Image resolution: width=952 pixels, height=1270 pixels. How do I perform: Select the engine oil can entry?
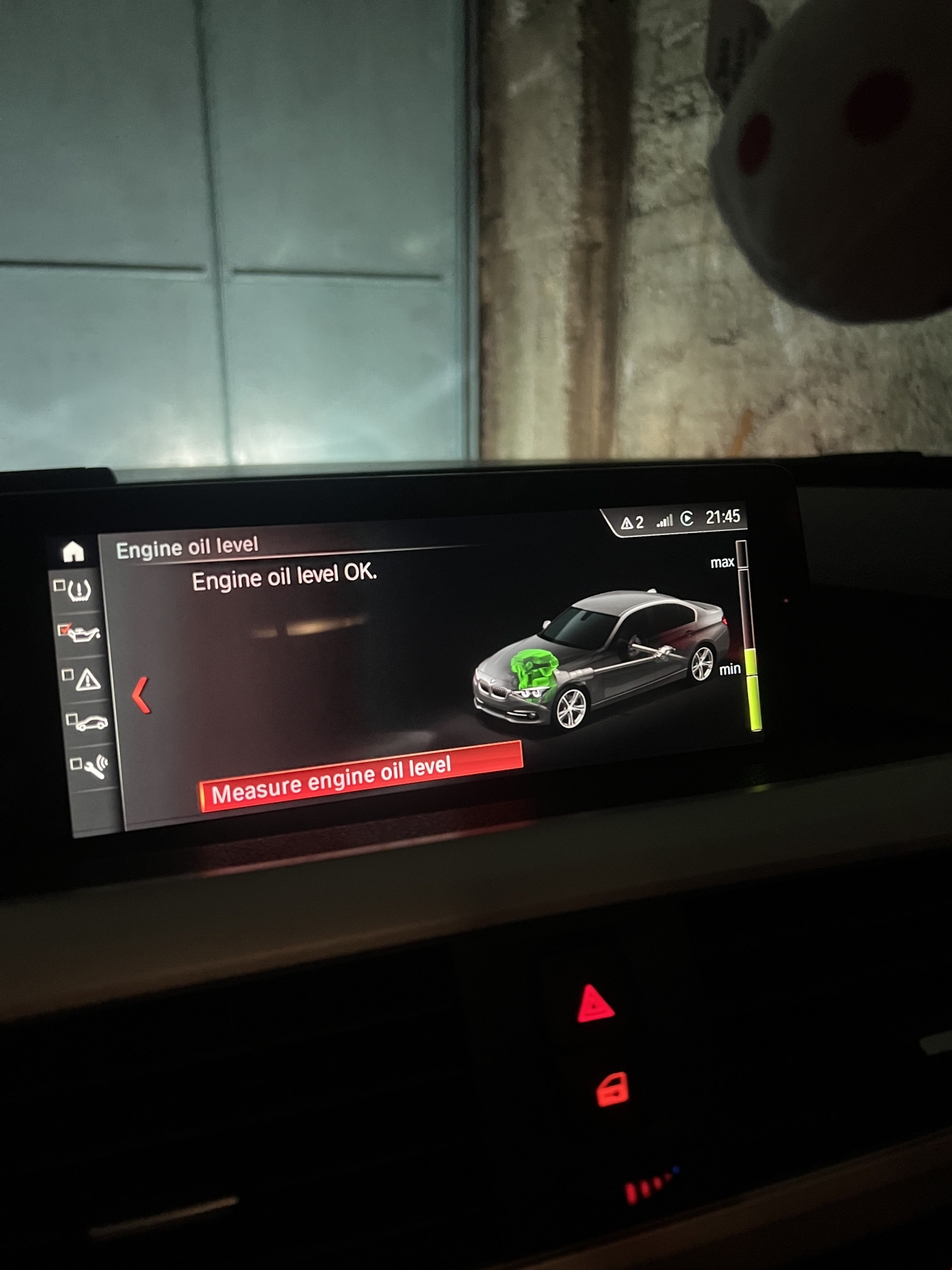pos(82,633)
